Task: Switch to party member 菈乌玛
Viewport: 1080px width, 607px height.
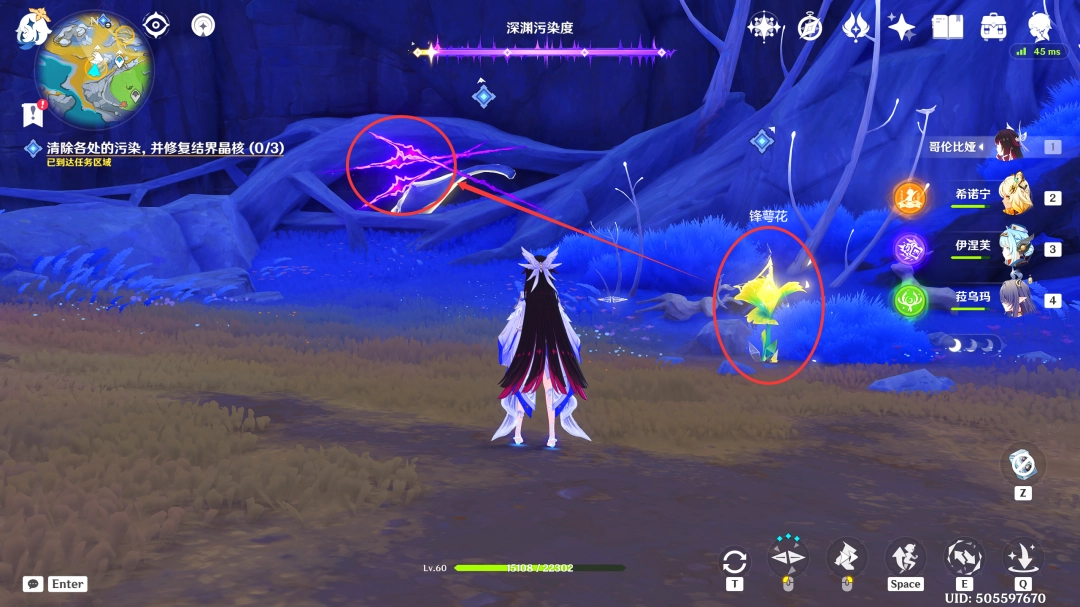Action: click(x=1013, y=298)
